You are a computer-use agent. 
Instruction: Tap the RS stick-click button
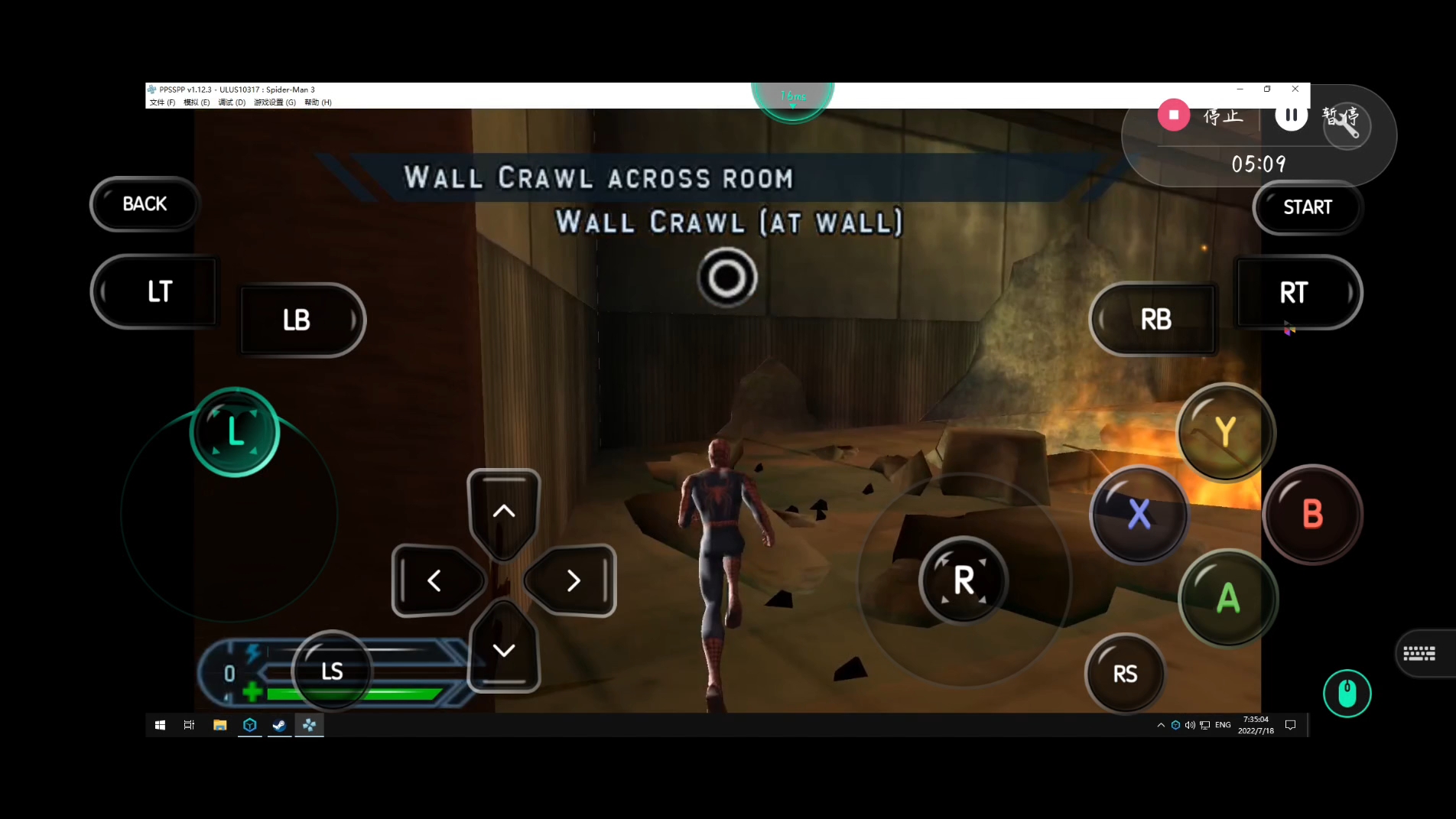click(x=1124, y=674)
